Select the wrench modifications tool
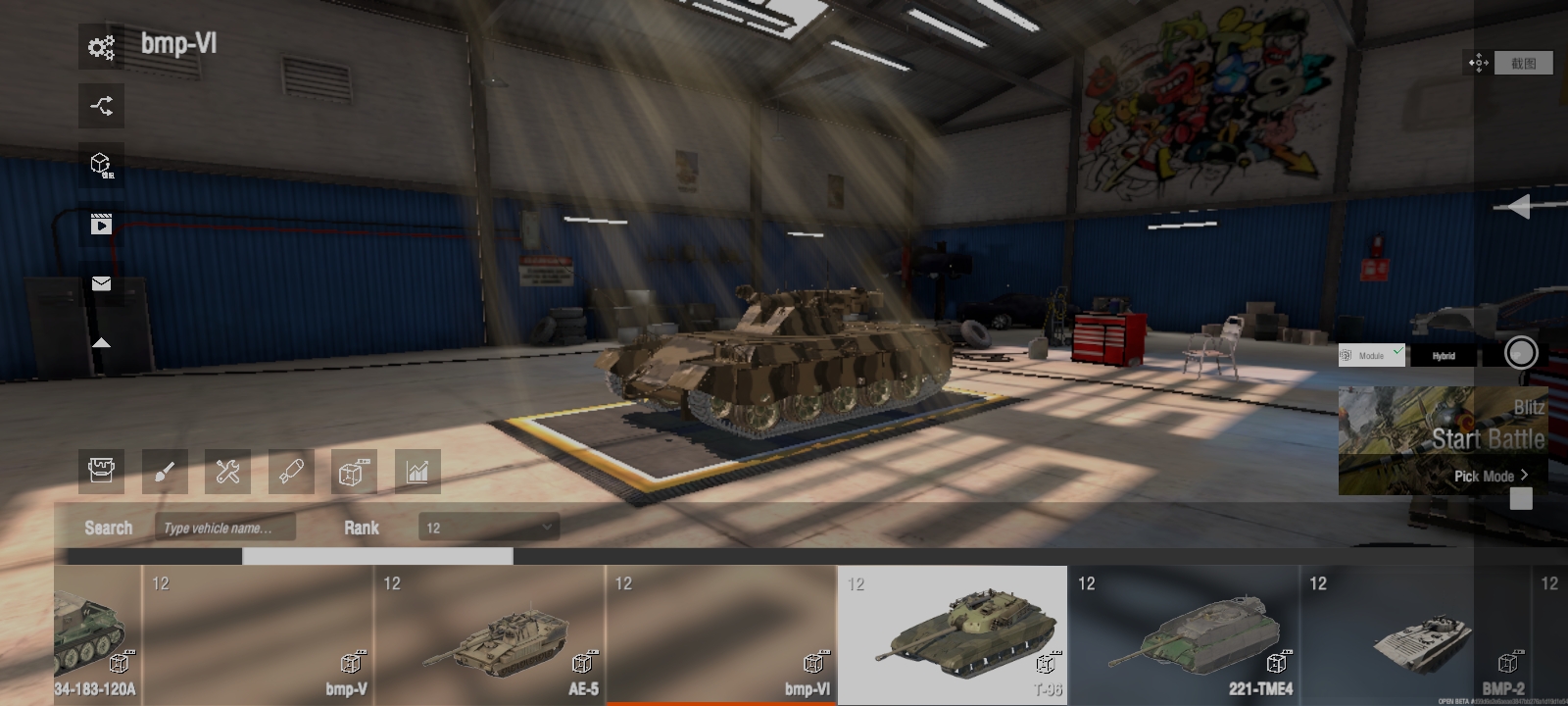The width and height of the screenshot is (1568, 706). coord(227,472)
